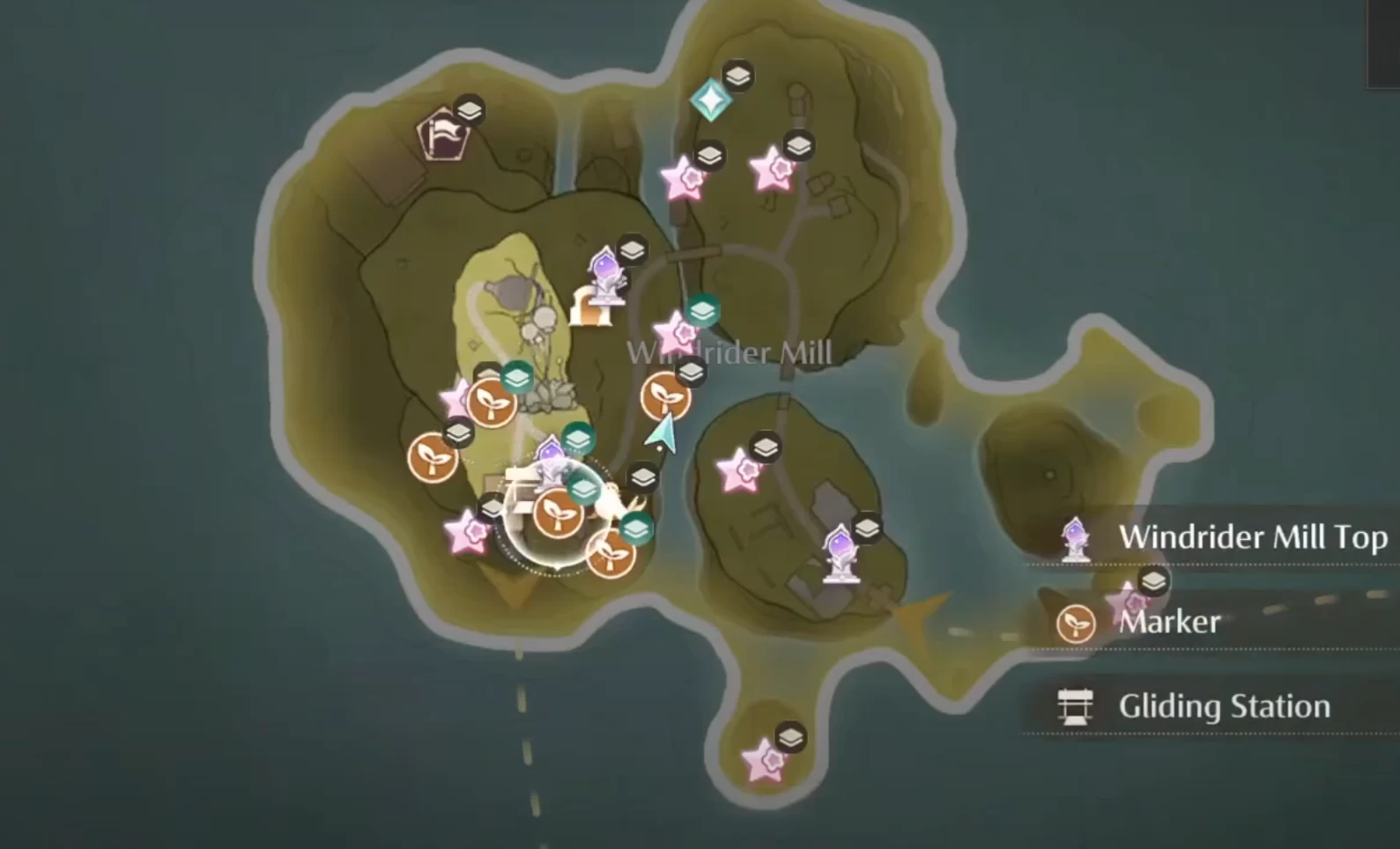Viewport: 1400px width, 849px height.
Task: Click the sprout marker highlighted by white ring
Action: coord(557,513)
